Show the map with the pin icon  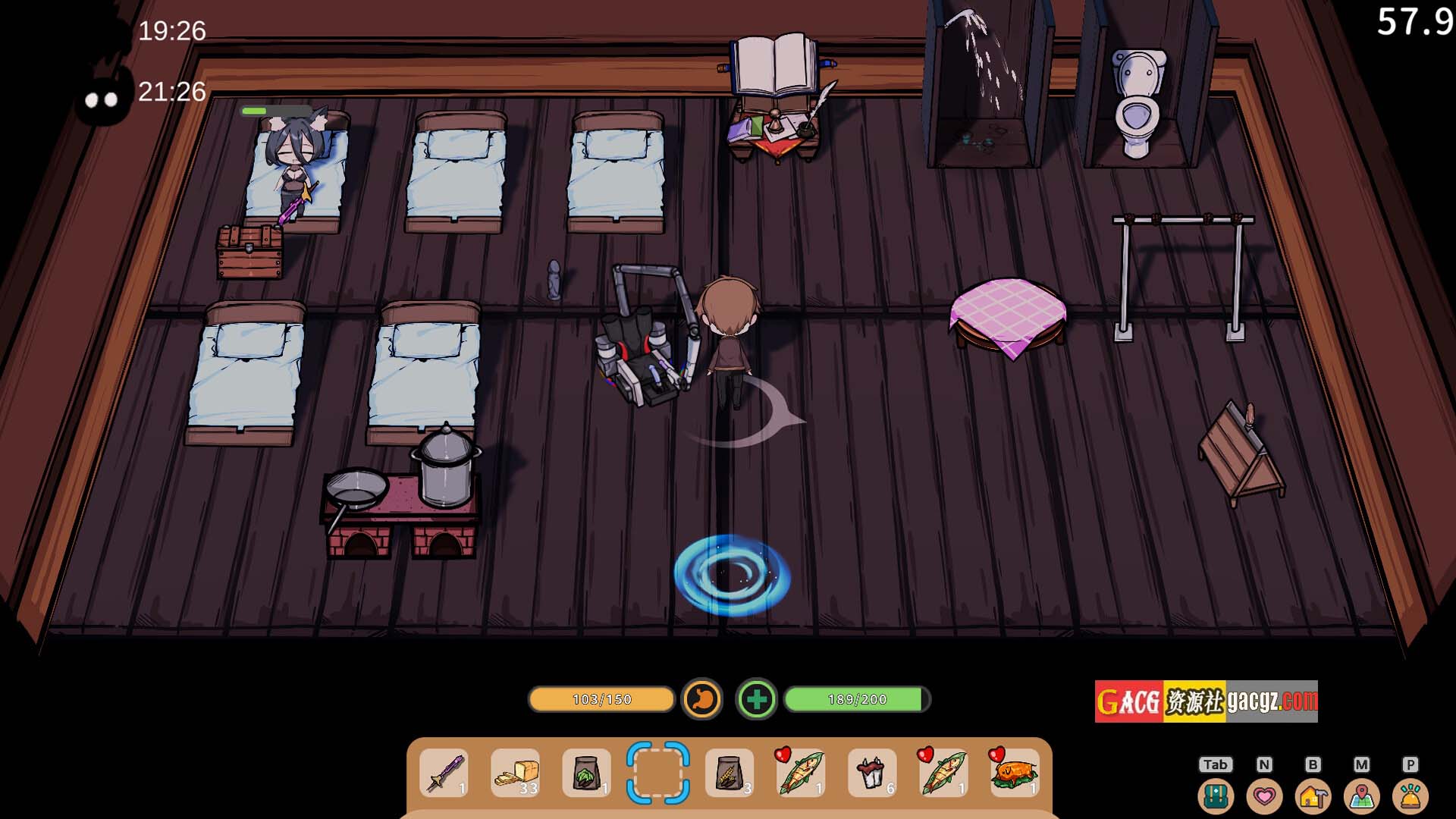[x=1362, y=796]
